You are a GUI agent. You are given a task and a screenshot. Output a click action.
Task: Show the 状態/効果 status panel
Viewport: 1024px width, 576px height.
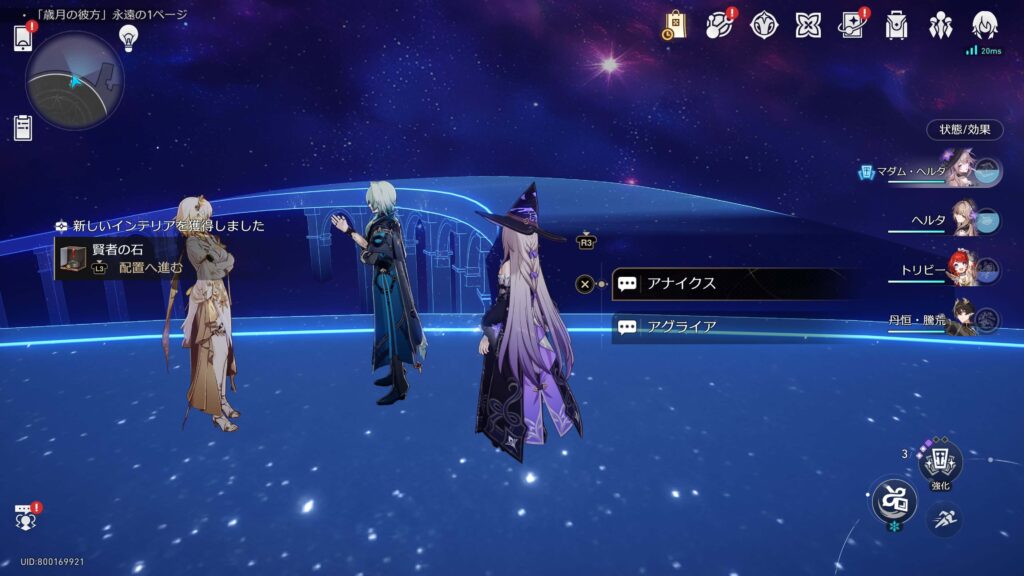coord(964,130)
